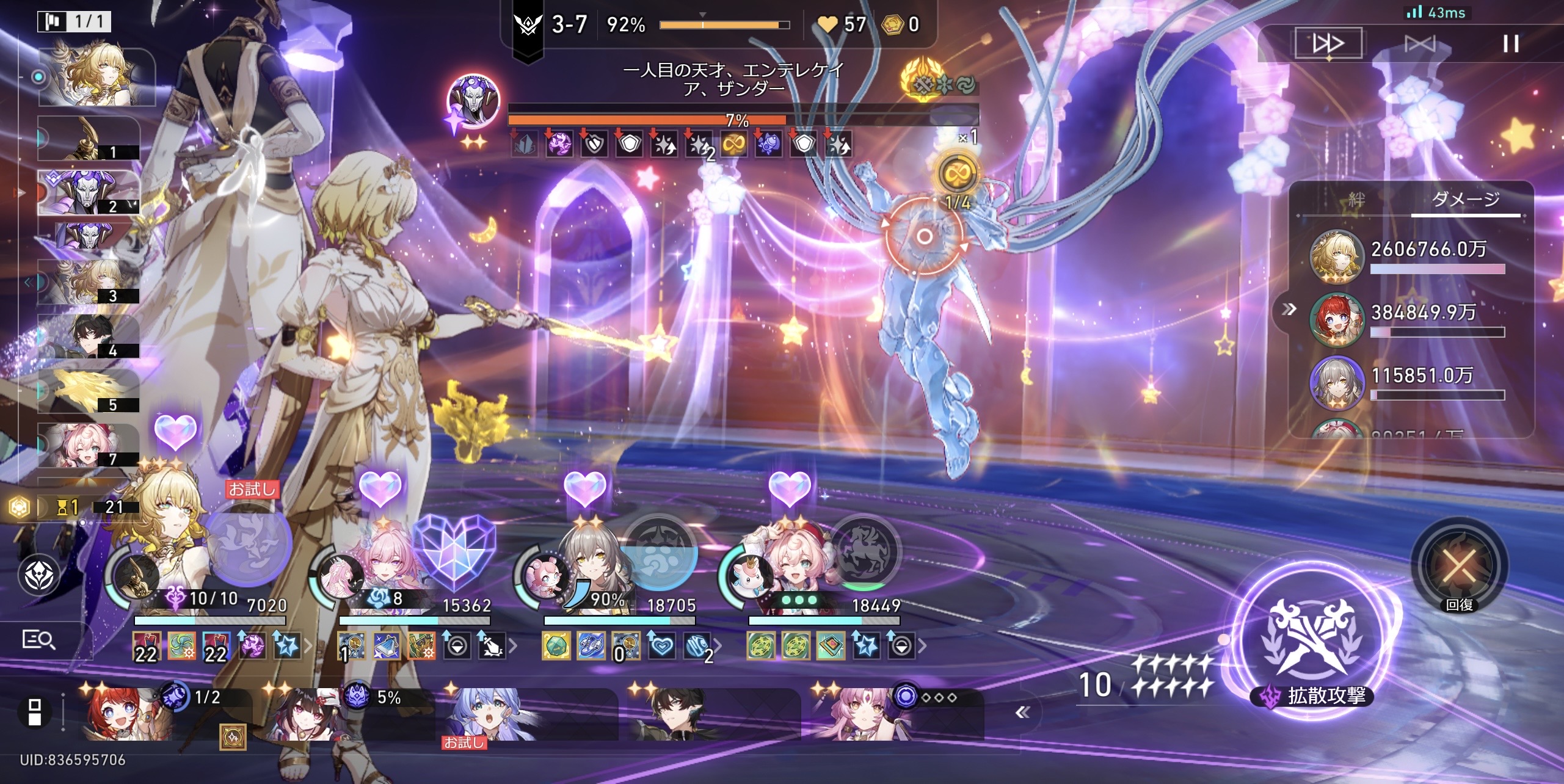Screen dimensions: 1564x784
Task: Open the battle details magnifier list
Action: (38, 639)
